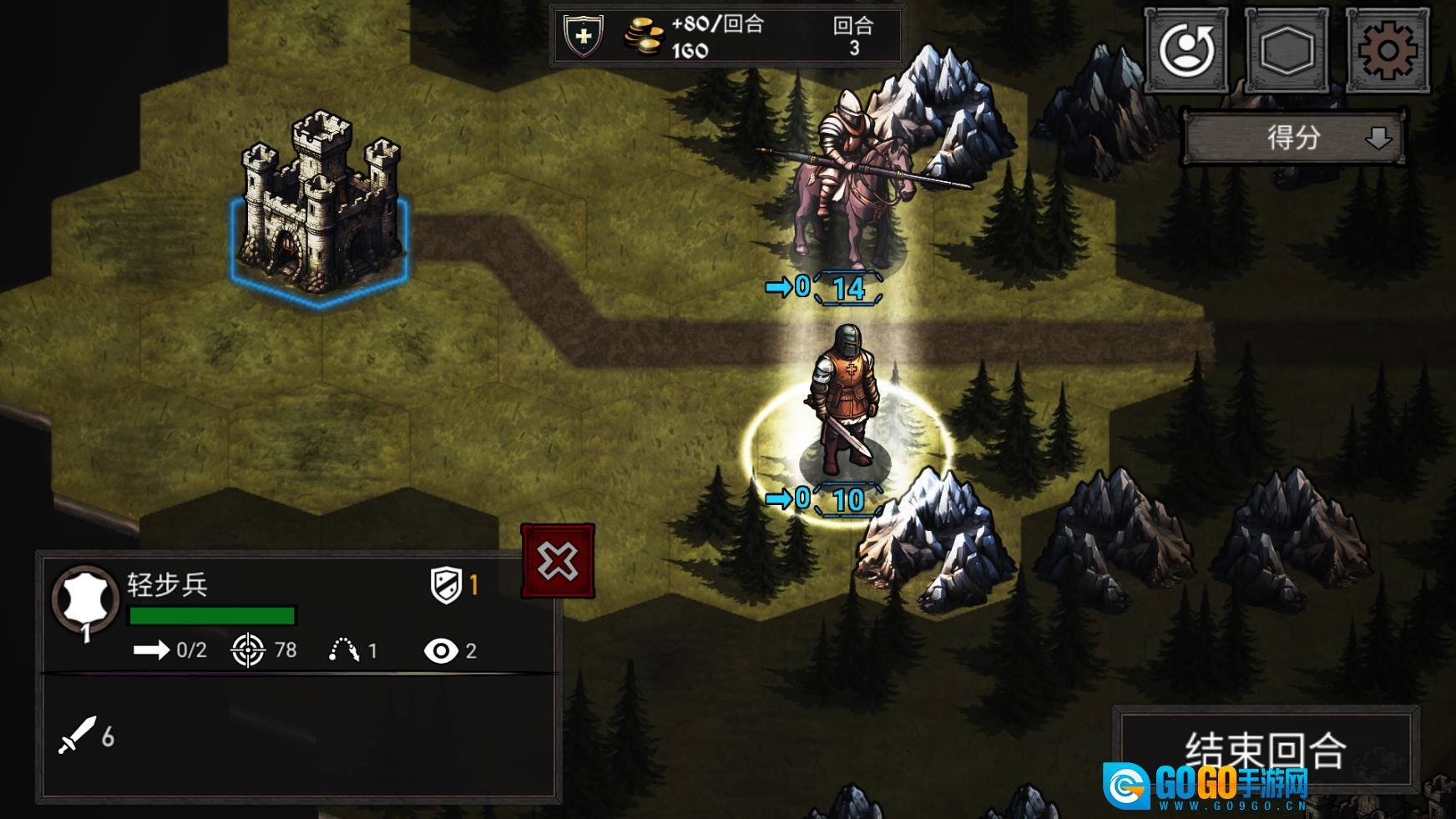This screenshot has width=1456, height=819.
Task: Click the 结束回合 end turn button
Action: click(x=1266, y=749)
